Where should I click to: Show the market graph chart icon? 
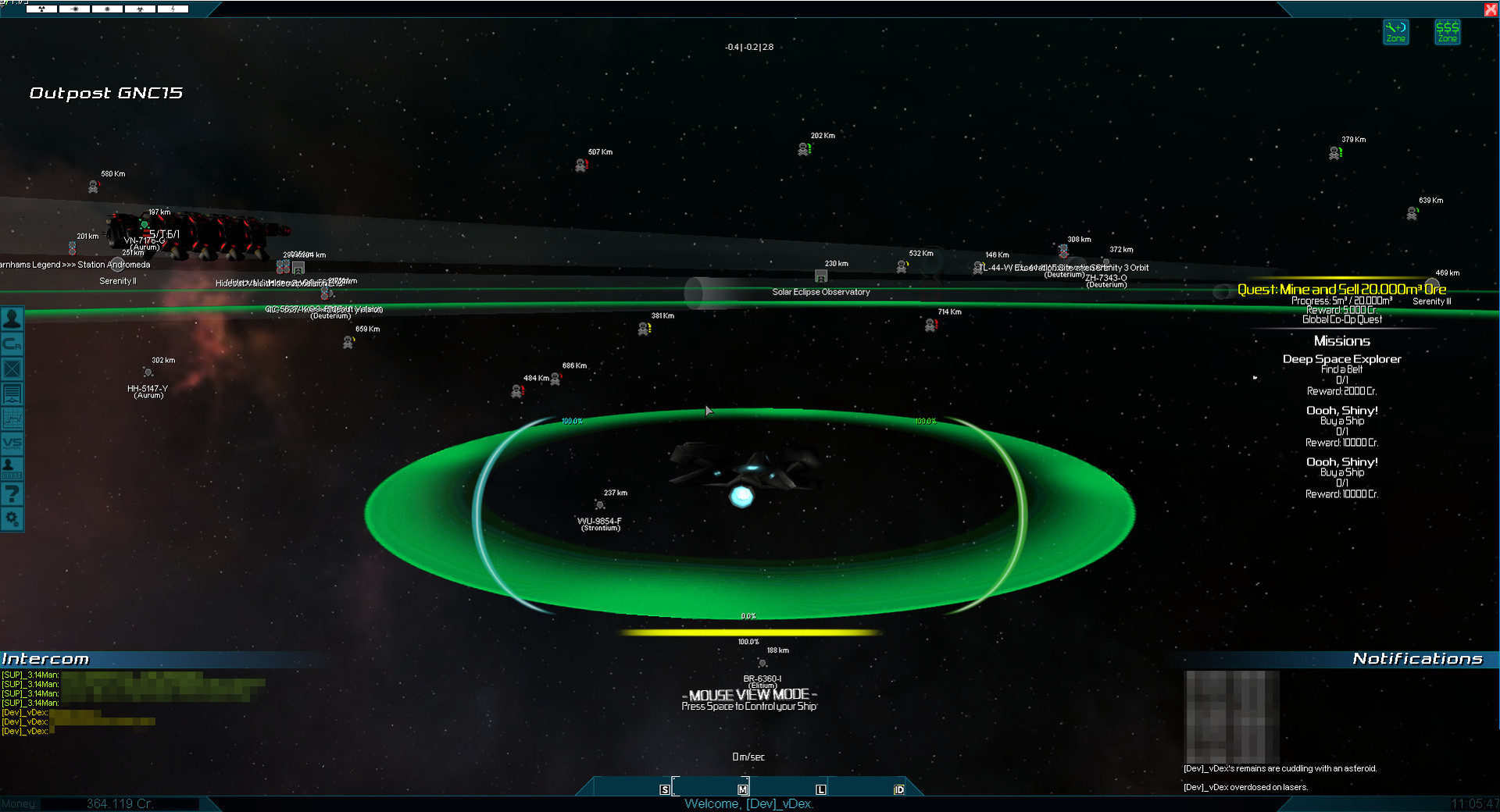[x=12, y=418]
